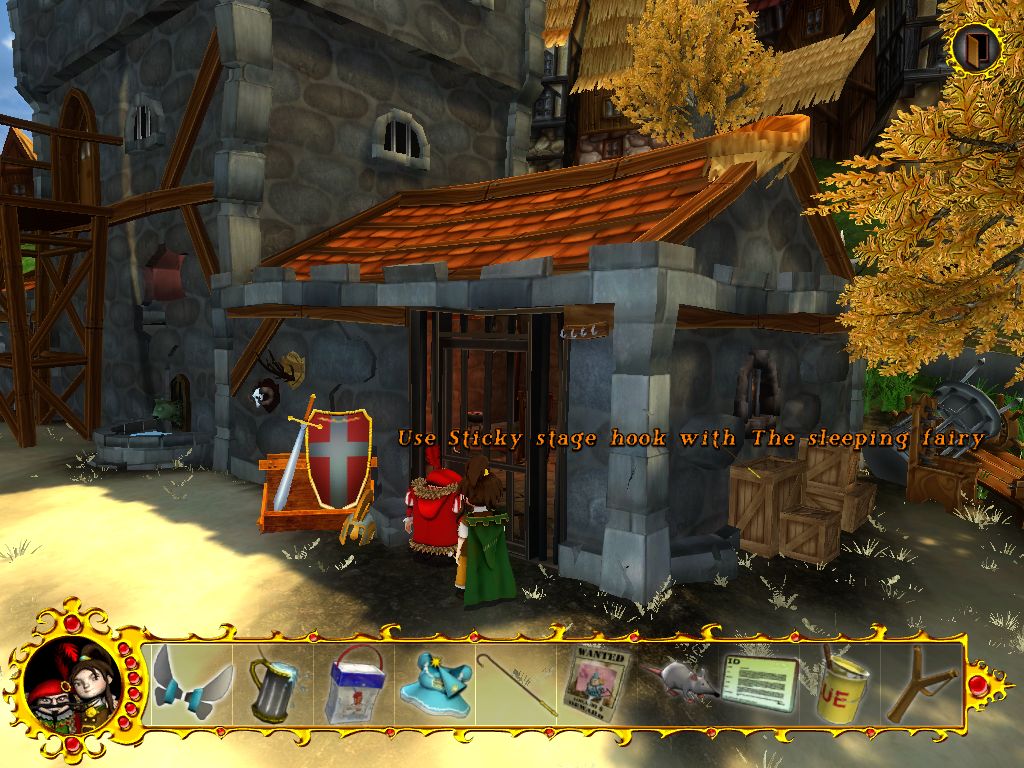Select the blue-lidded bucket item
The height and width of the screenshot is (768, 1024).
pyautogui.click(x=354, y=685)
